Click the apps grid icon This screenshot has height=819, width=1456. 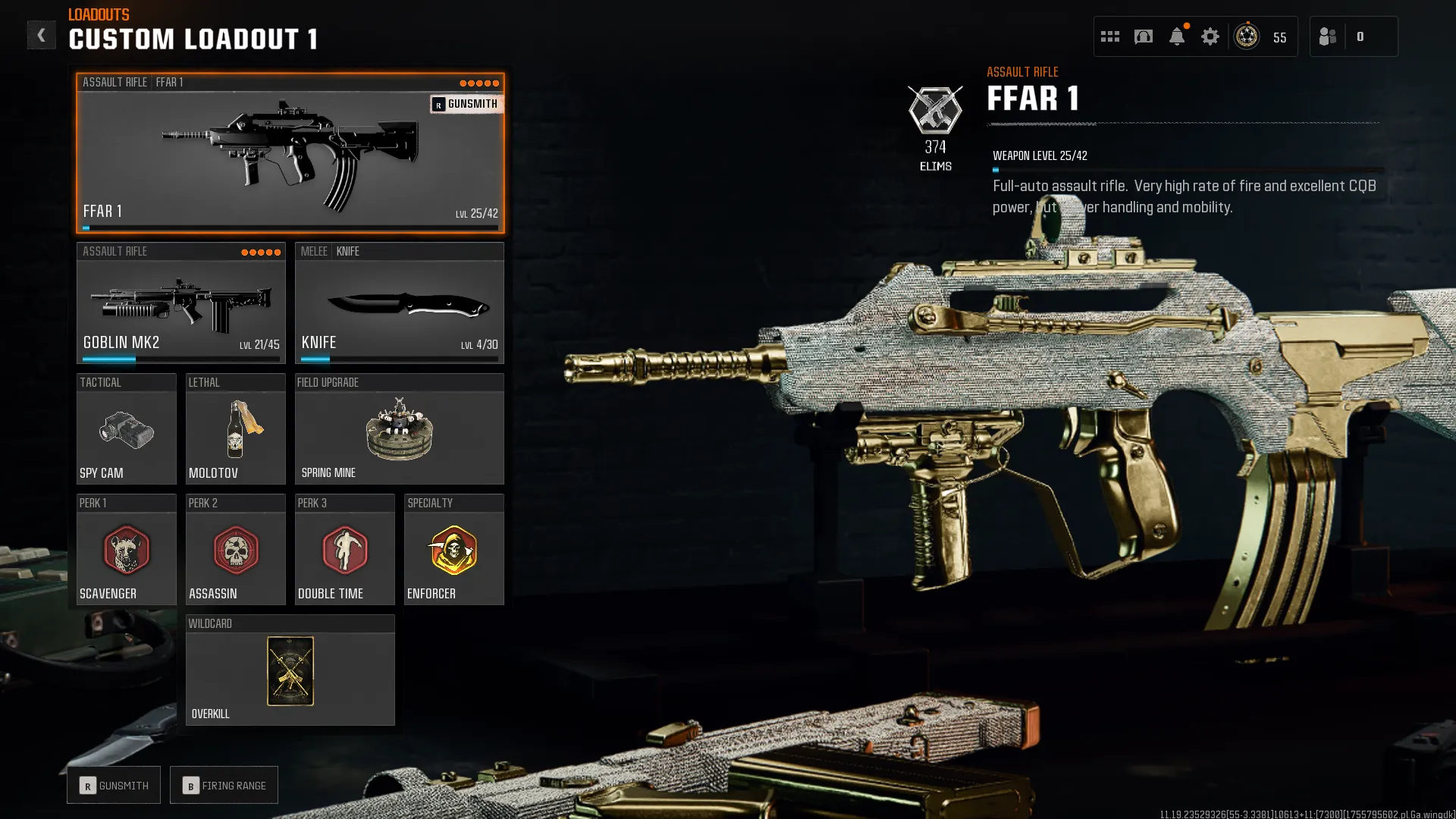click(1110, 36)
